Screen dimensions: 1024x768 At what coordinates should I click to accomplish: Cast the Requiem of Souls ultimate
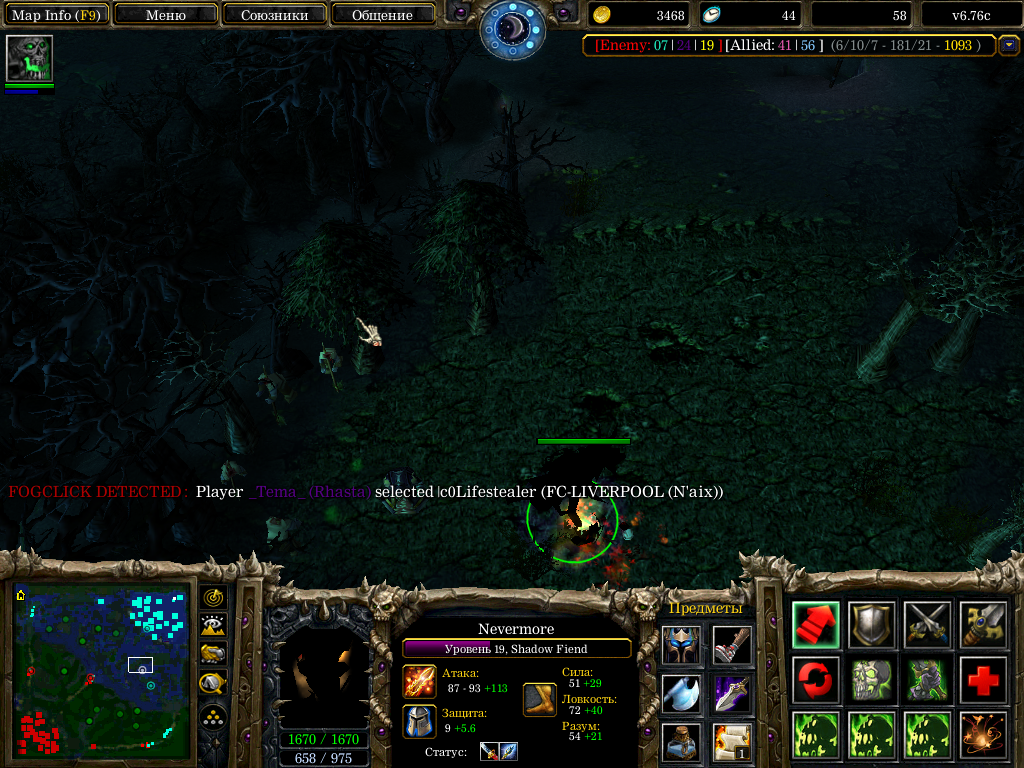[x=983, y=735]
